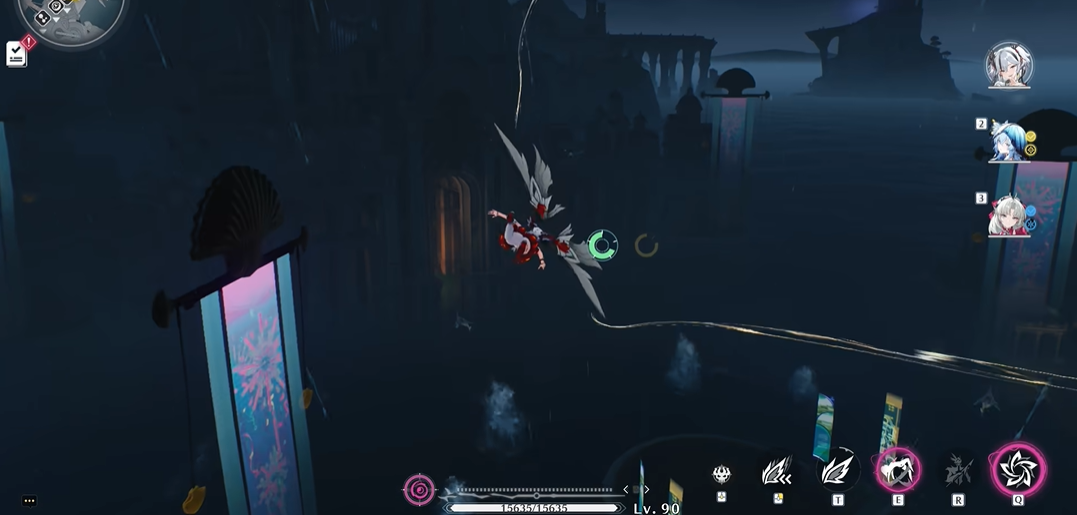
Task: Activate the single feather wing skill
Action: [x=837, y=470]
